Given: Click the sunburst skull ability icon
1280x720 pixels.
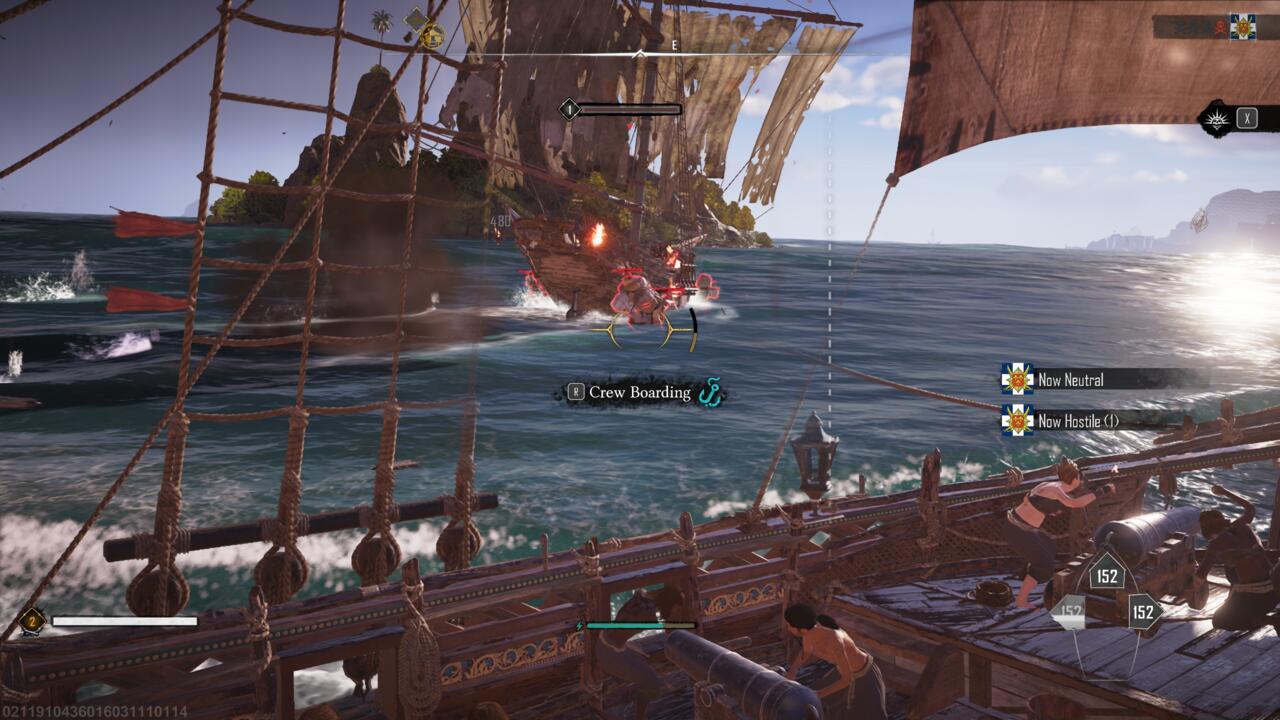Looking at the screenshot, I should point(1217,118).
